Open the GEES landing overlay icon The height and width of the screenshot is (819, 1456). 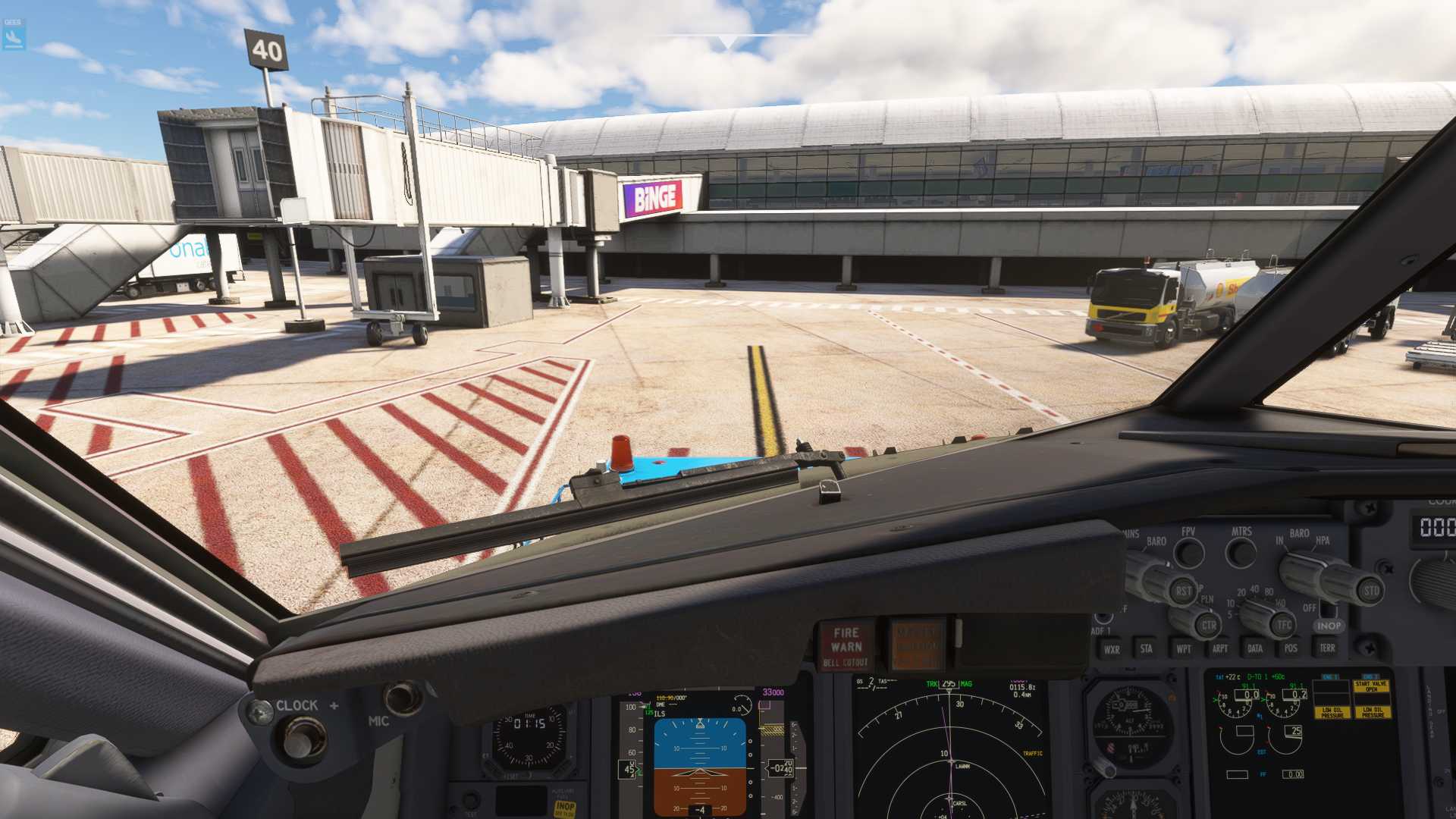(x=14, y=36)
